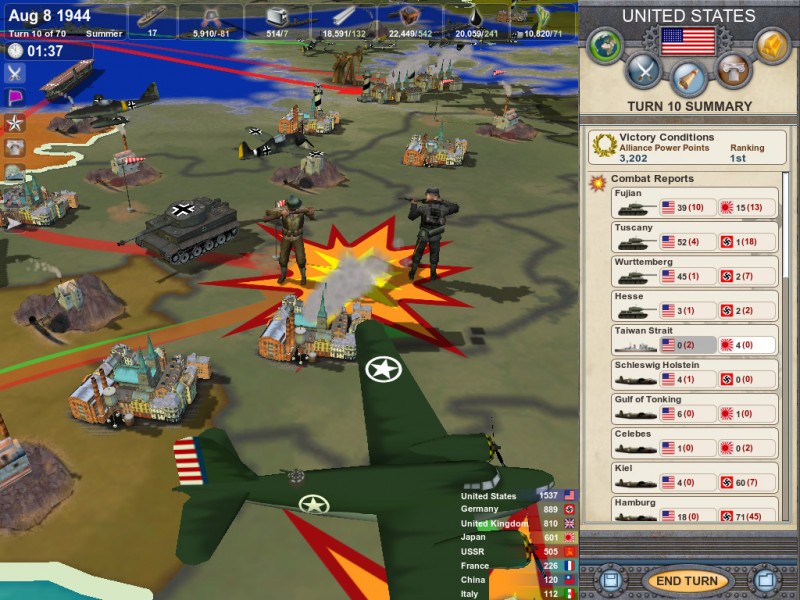Open the folder load game button
800x600 pixels.
[x=765, y=581]
